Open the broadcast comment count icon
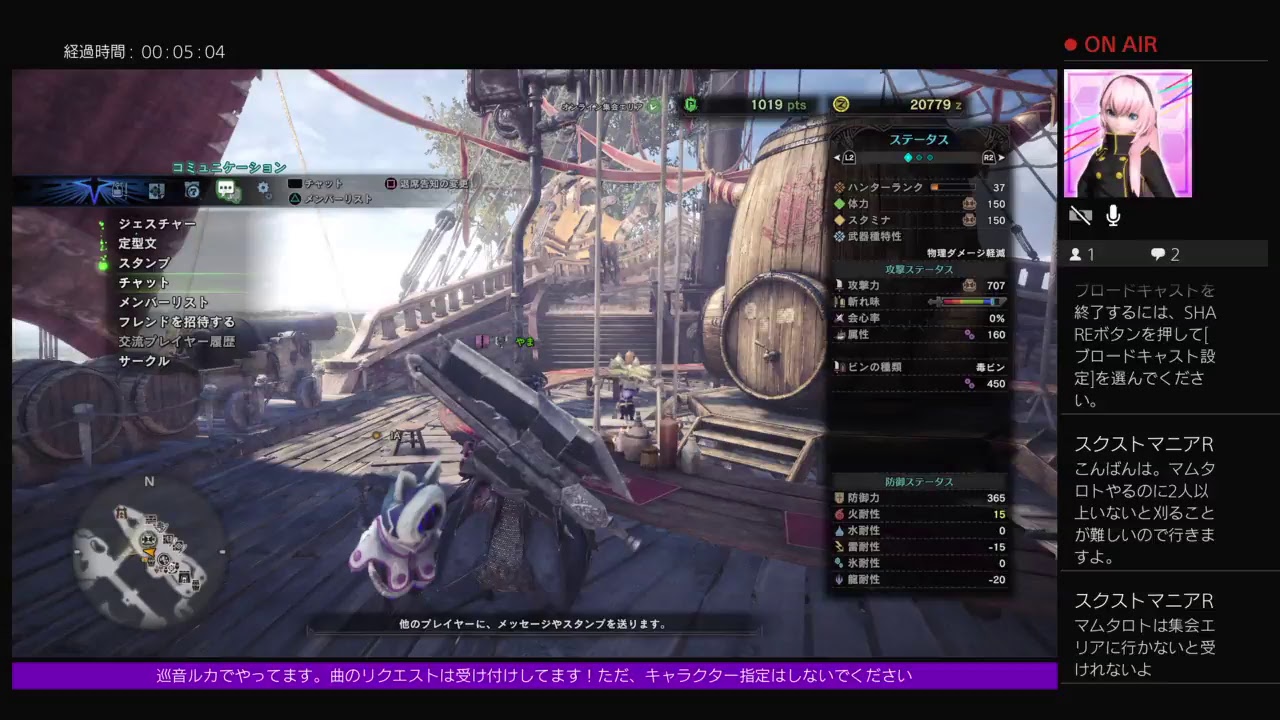 (x=1158, y=255)
